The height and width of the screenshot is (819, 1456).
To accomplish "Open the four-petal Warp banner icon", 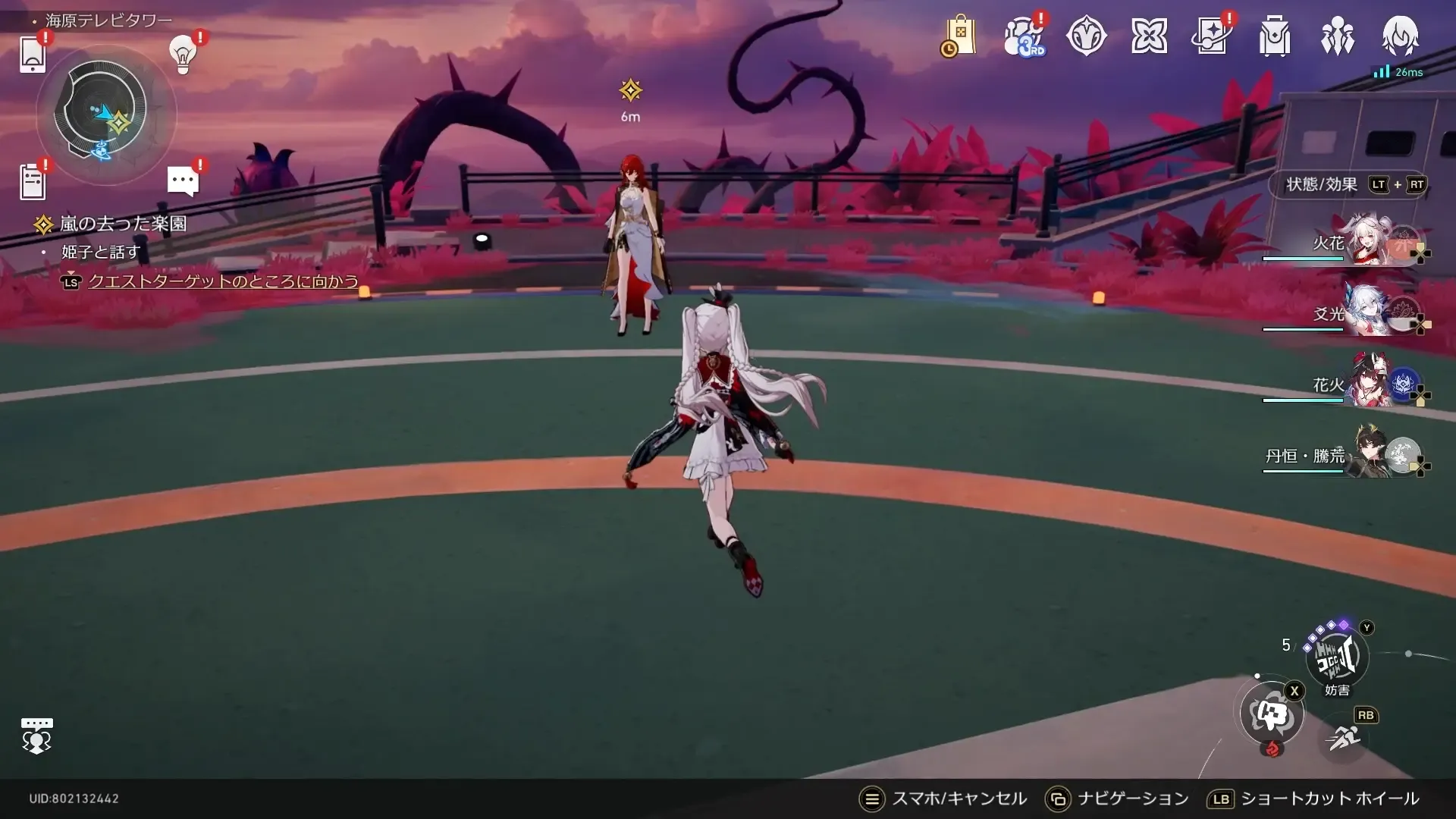I will [x=1150, y=36].
